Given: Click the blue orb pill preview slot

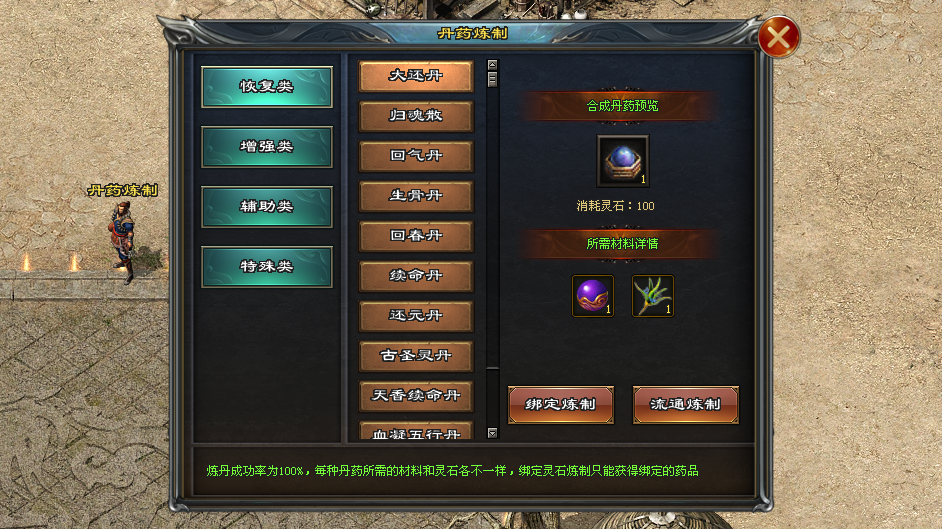Looking at the screenshot, I should point(622,161).
